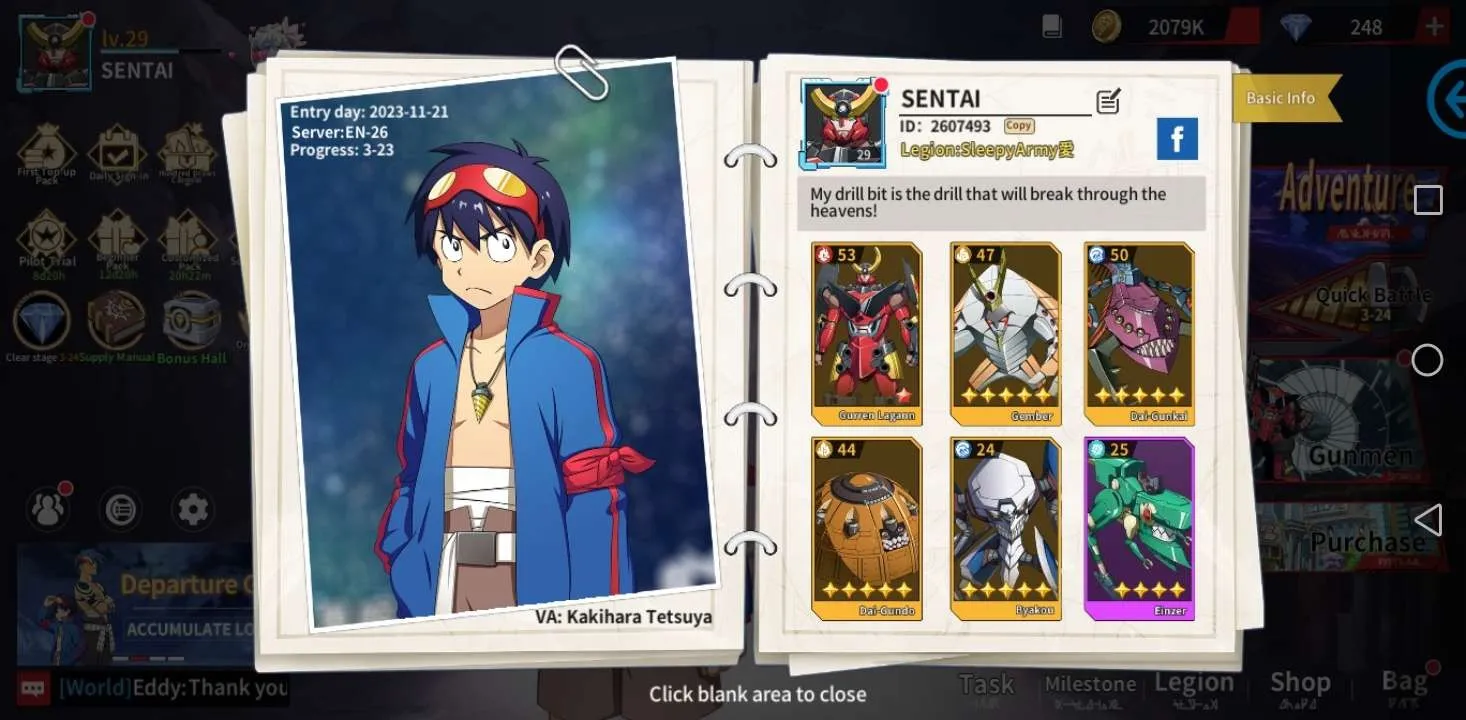The image size is (1466, 720).
Task: Click the profile avatar in the notebook
Action: pyautogui.click(x=843, y=124)
